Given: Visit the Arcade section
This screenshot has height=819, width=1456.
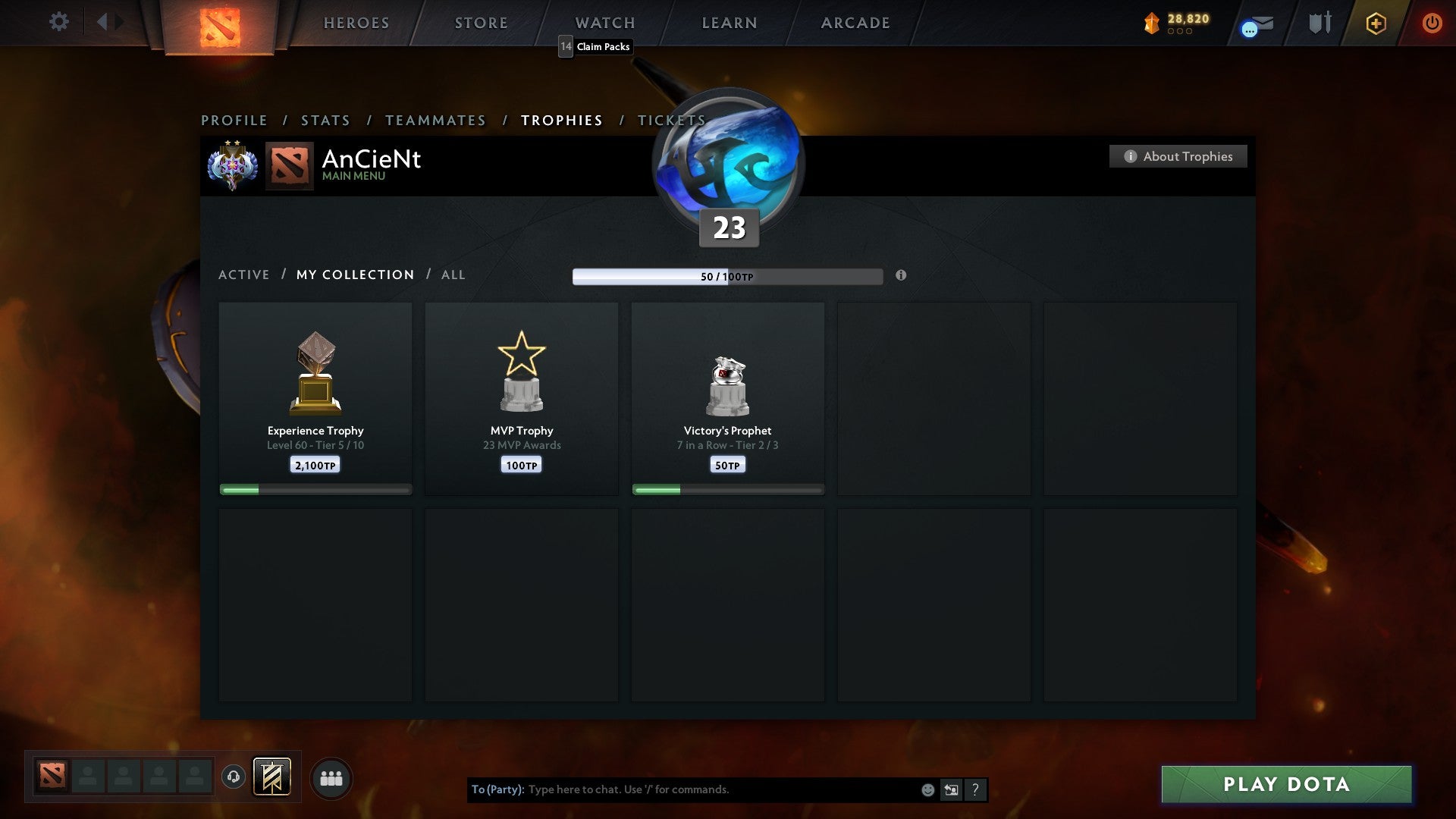Looking at the screenshot, I should [x=855, y=23].
